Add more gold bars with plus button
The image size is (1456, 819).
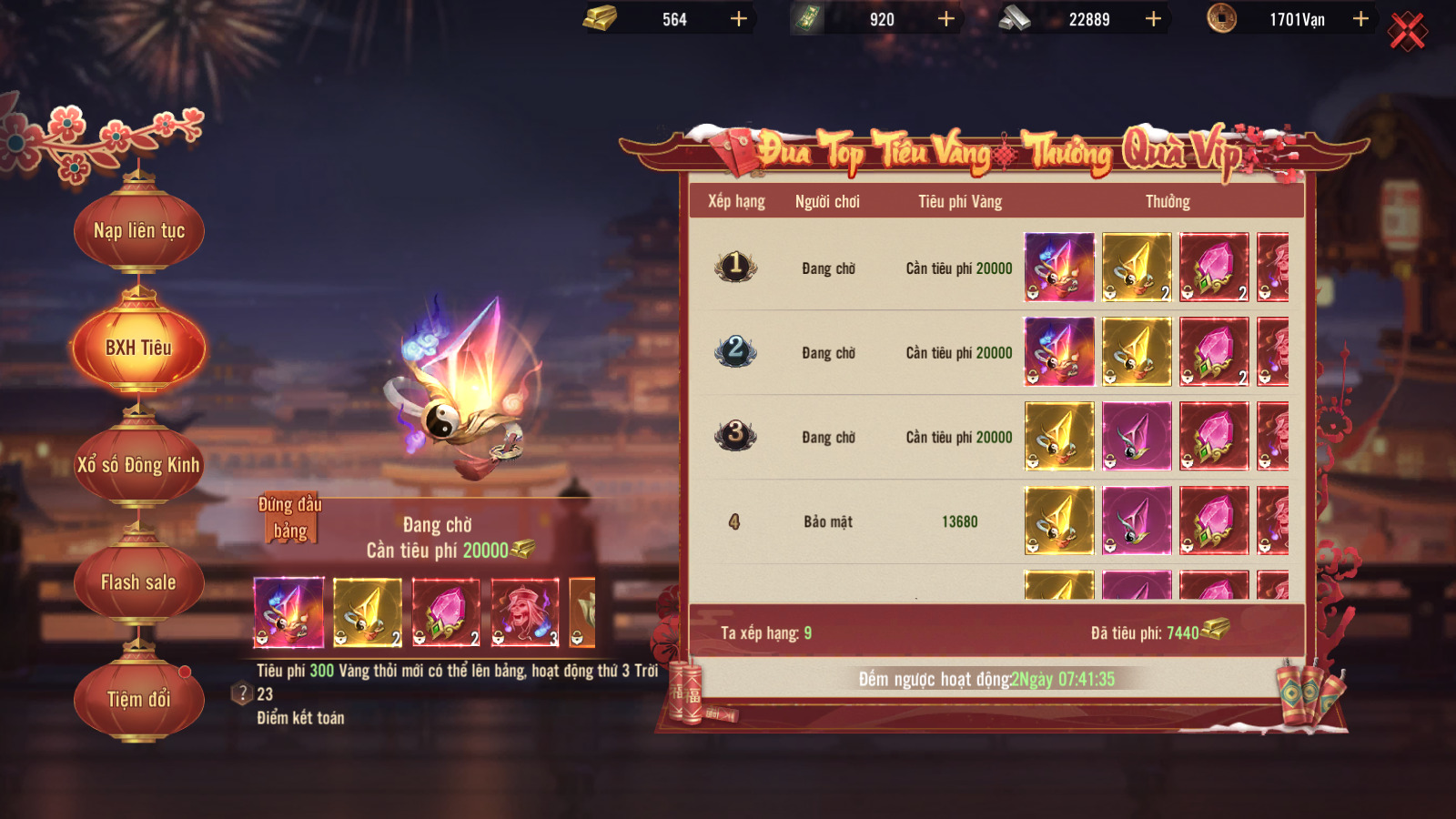[739, 19]
